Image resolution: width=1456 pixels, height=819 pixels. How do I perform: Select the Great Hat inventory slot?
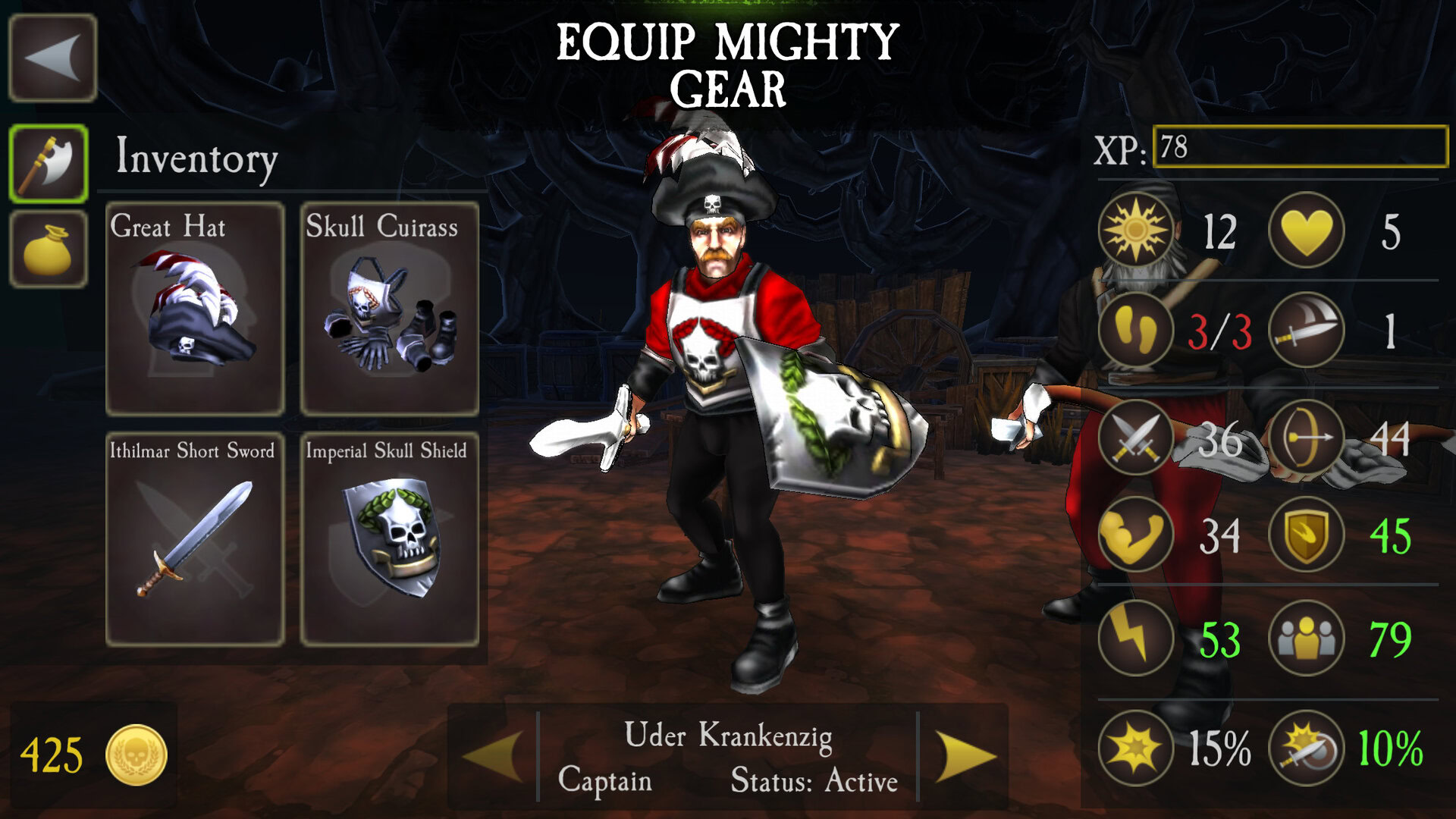(x=195, y=309)
